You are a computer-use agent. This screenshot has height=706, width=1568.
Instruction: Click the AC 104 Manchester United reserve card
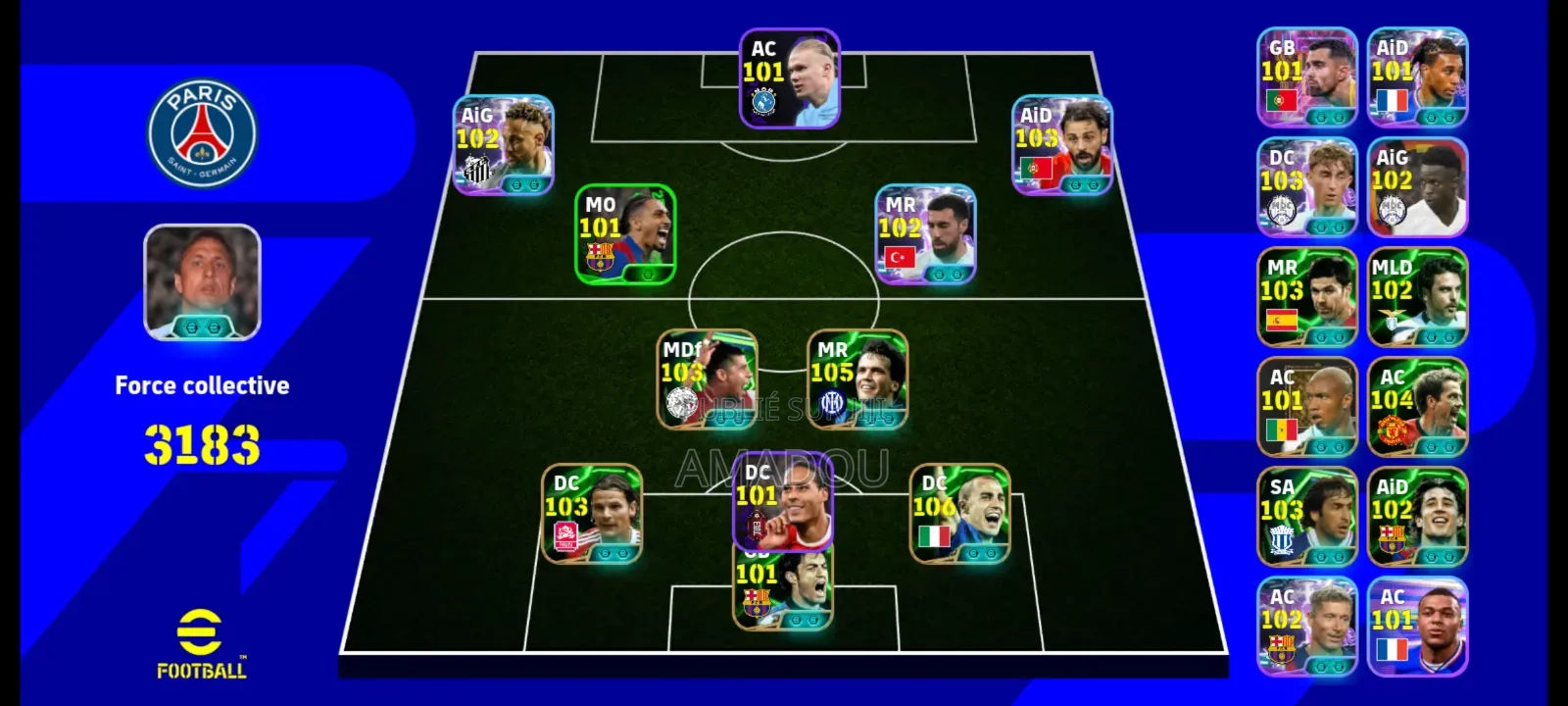1417,406
